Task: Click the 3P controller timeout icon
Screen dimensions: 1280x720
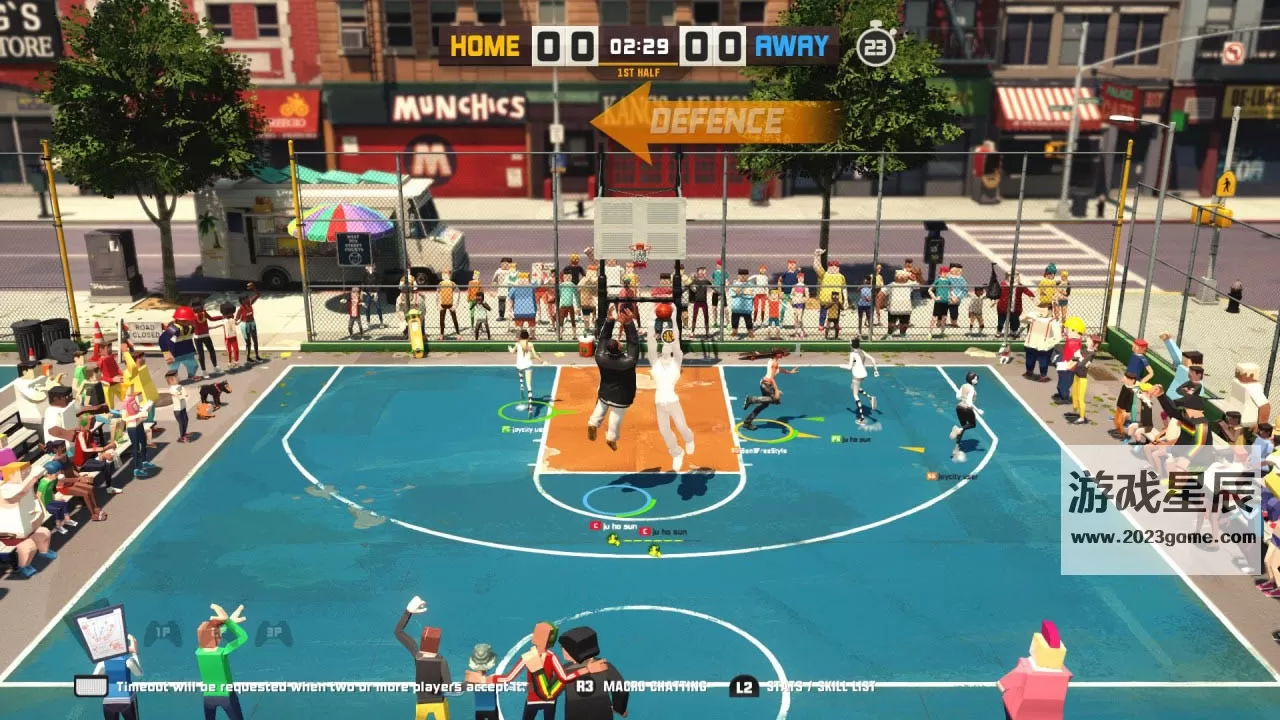Action: point(273,632)
